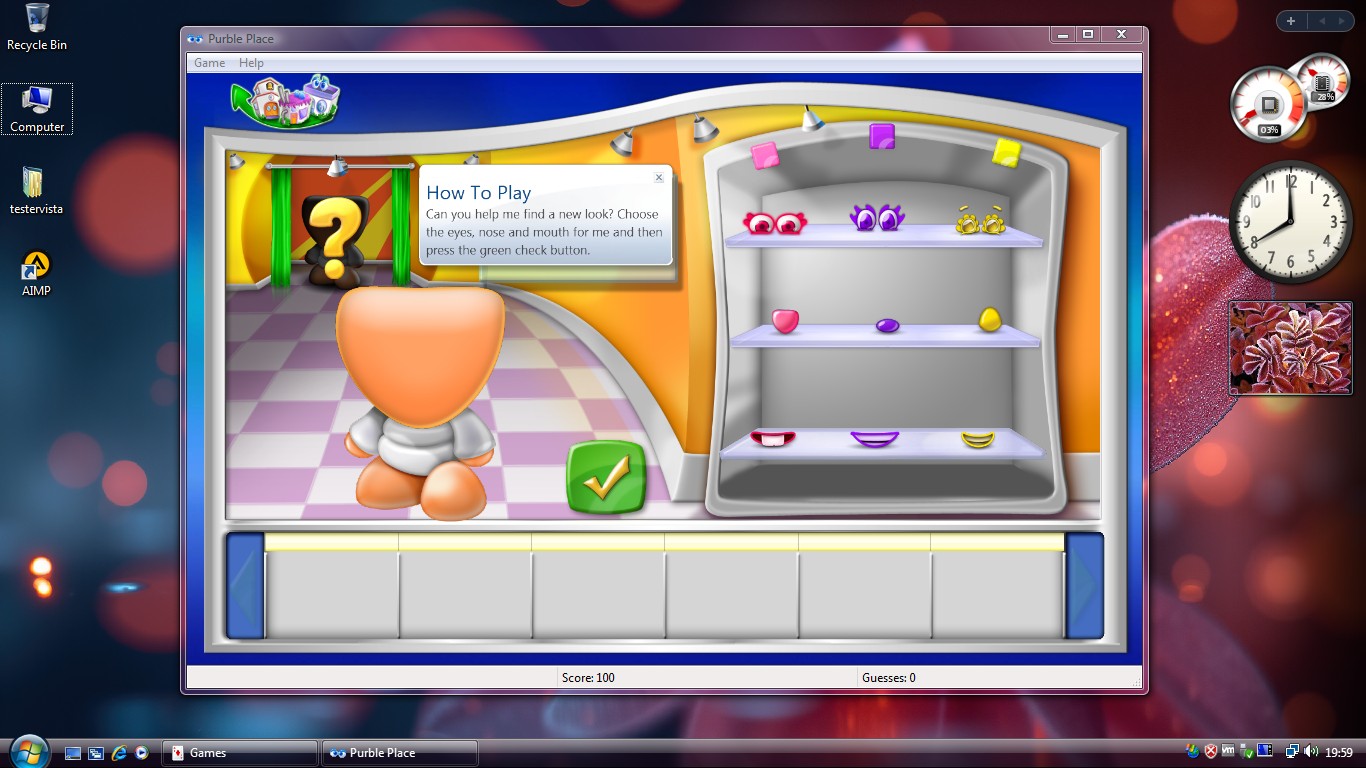Pick the red mouth with teeth
This screenshot has height=768, width=1366.
773,438
